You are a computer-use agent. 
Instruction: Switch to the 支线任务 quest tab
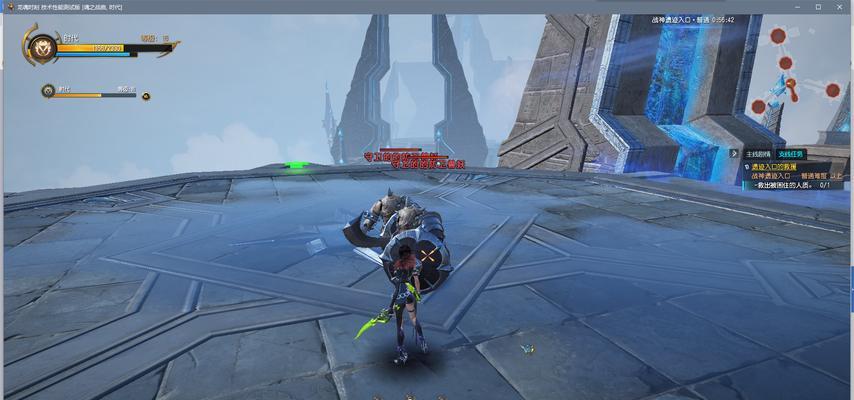pos(790,154)
